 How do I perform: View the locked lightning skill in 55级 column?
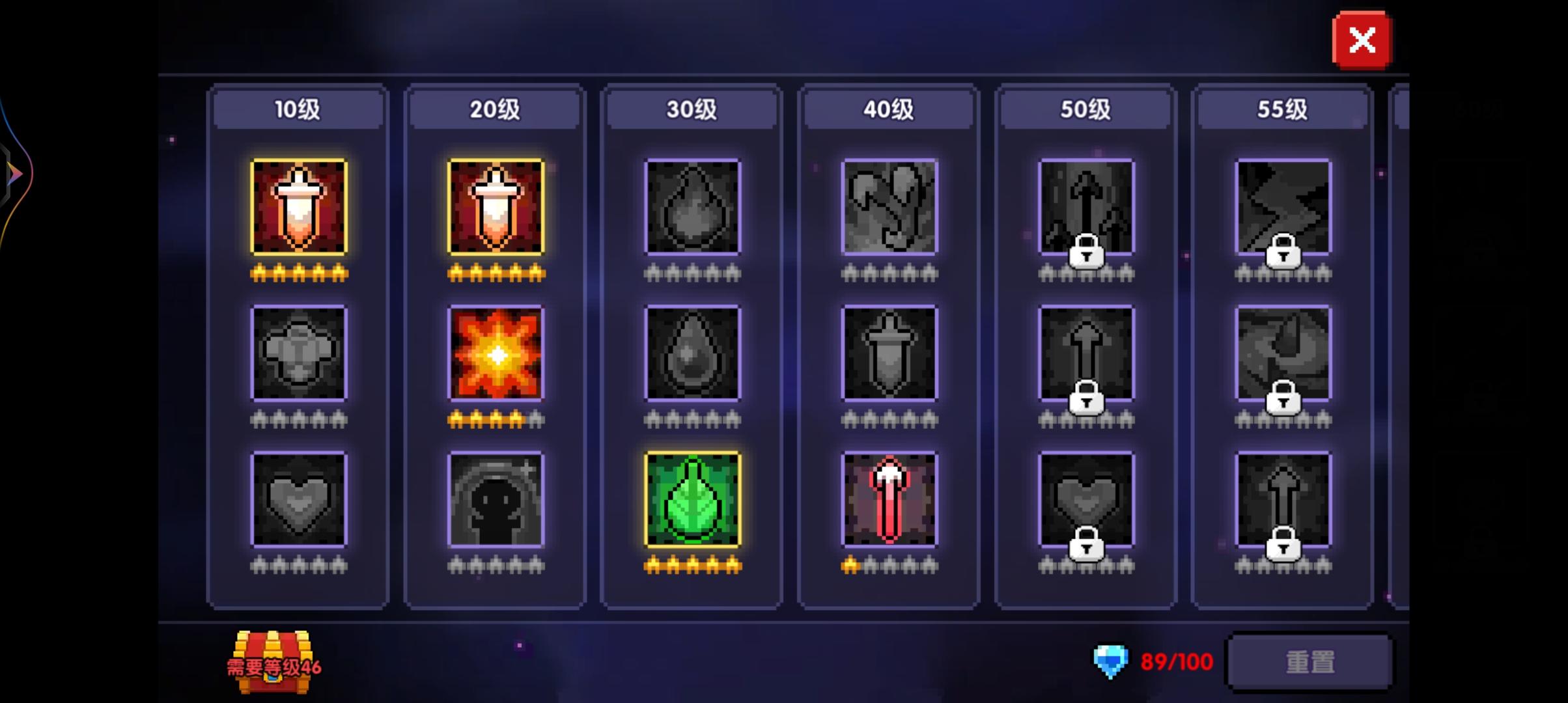1281,207
